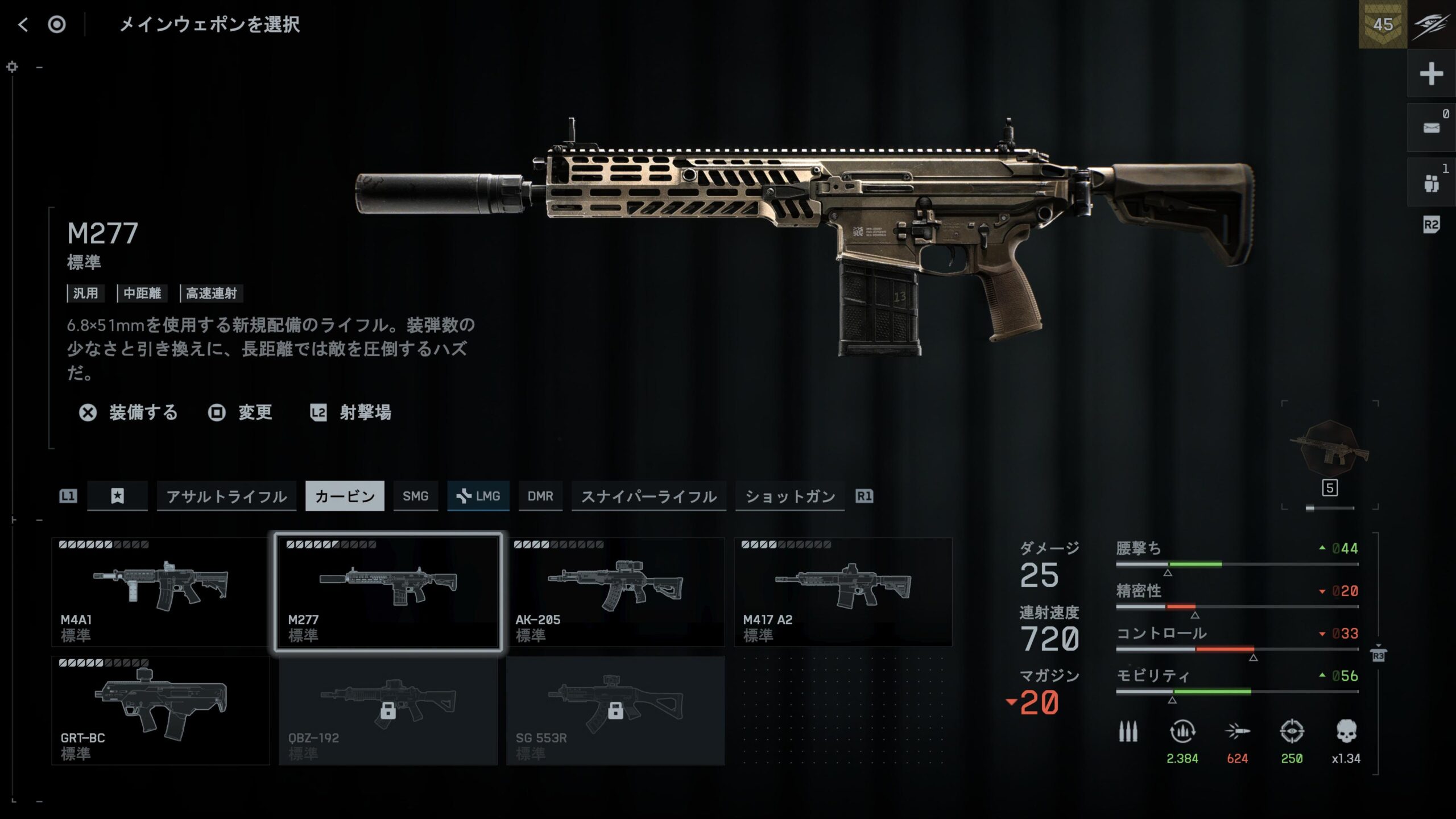Choose the GRT-BC weapon tile
This screenshot has height=819, width=1456.
(160, 710)
